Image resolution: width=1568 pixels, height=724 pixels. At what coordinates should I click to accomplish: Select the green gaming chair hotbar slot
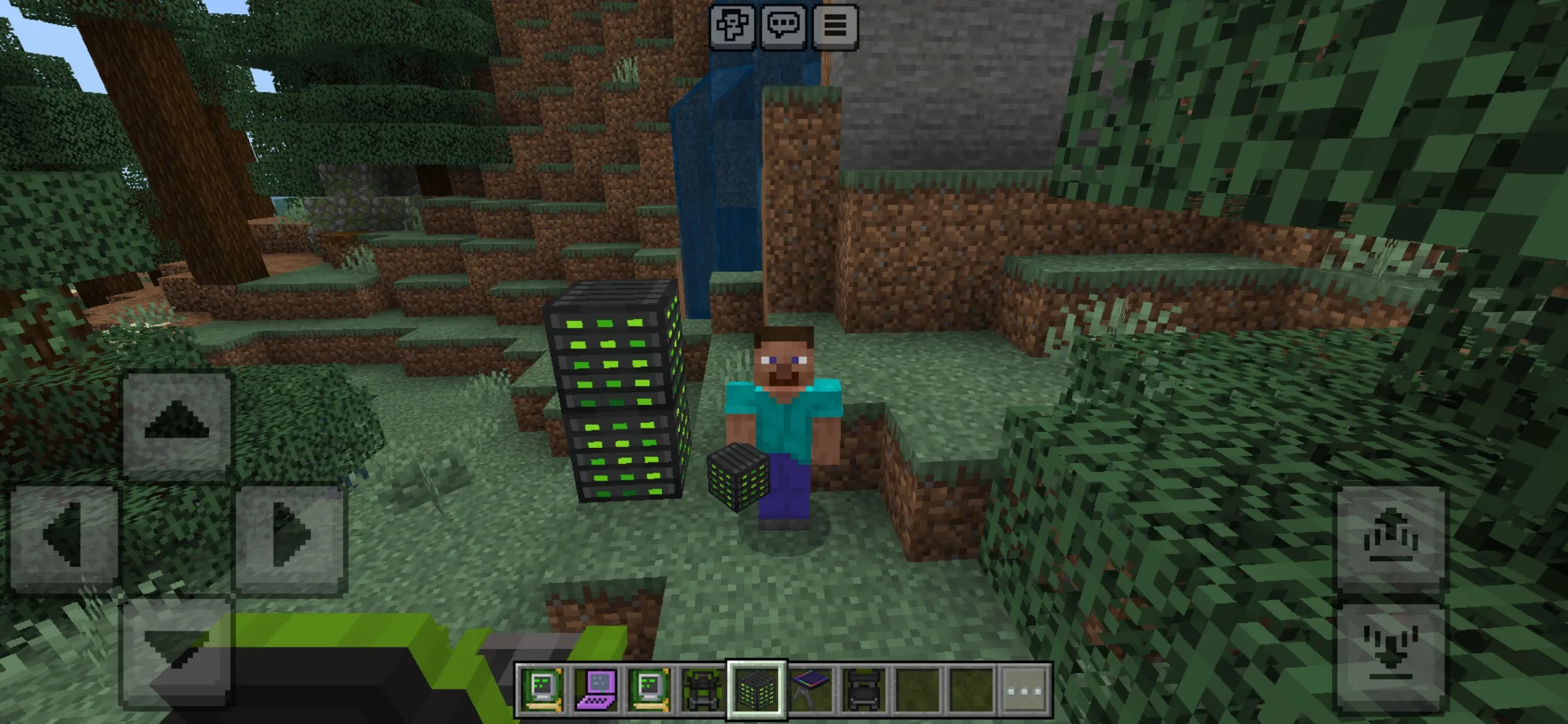pos(703,690)
